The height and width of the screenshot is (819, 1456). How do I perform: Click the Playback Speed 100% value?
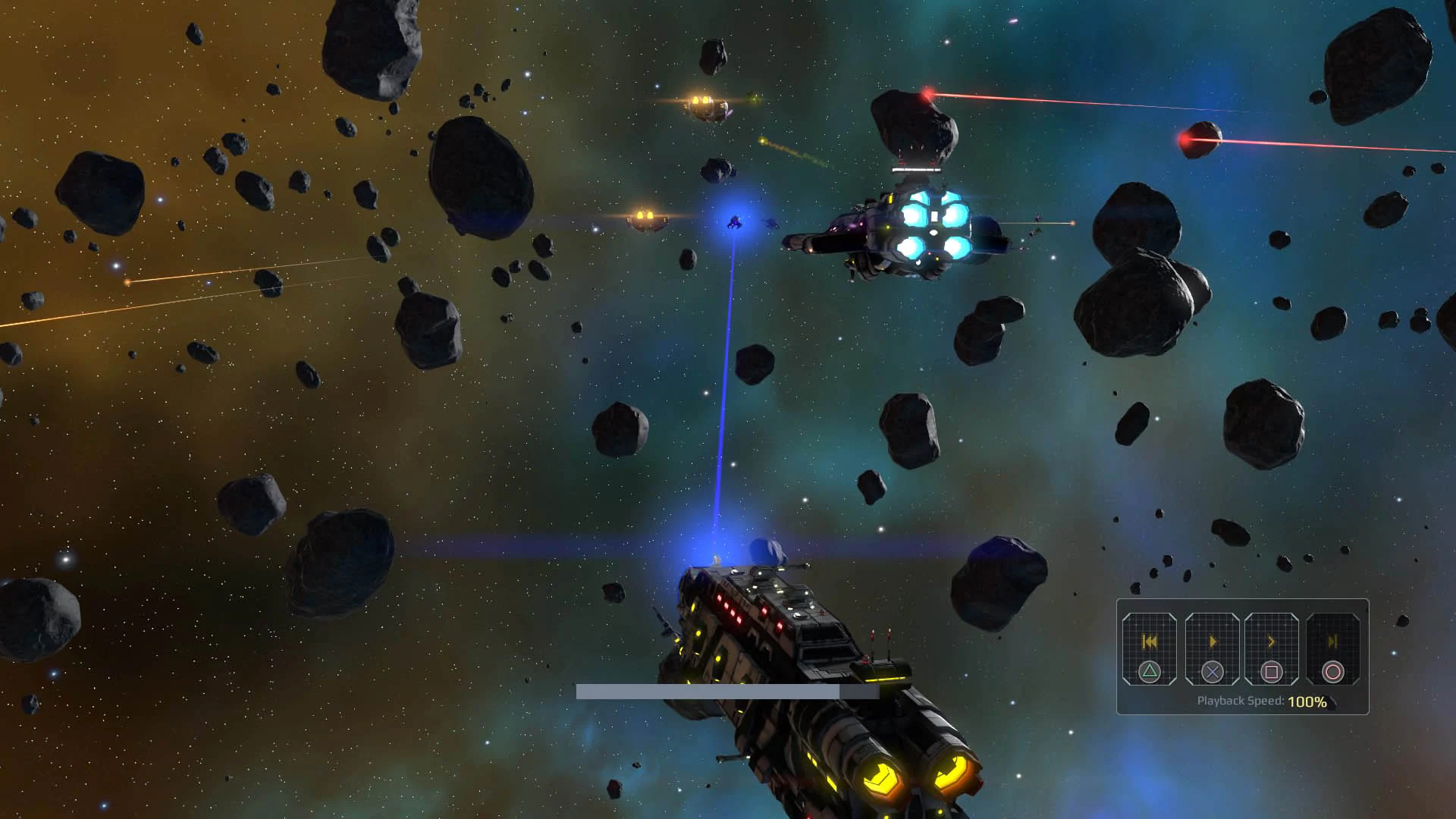(1307, 702)
